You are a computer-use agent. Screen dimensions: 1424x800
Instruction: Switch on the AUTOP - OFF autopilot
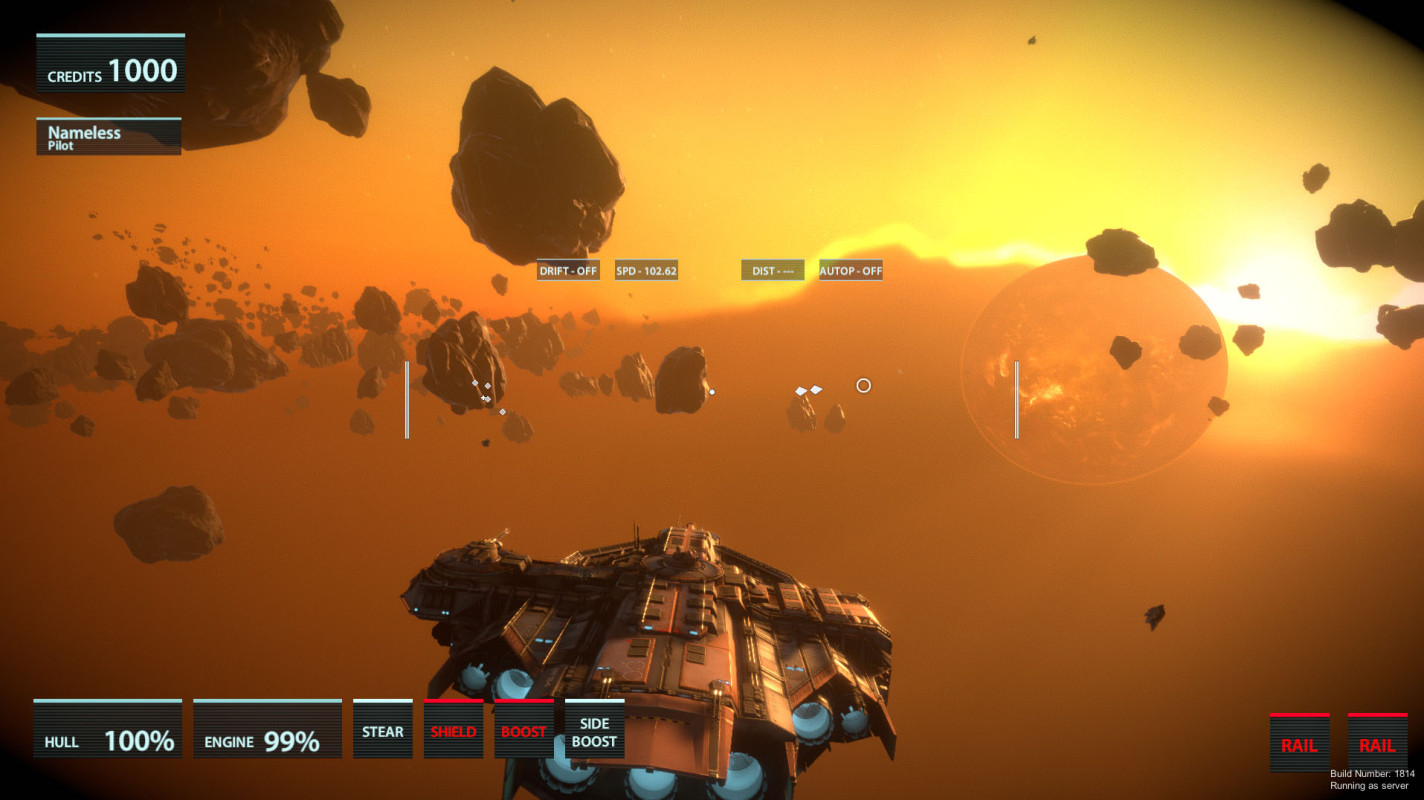(851, 271)
